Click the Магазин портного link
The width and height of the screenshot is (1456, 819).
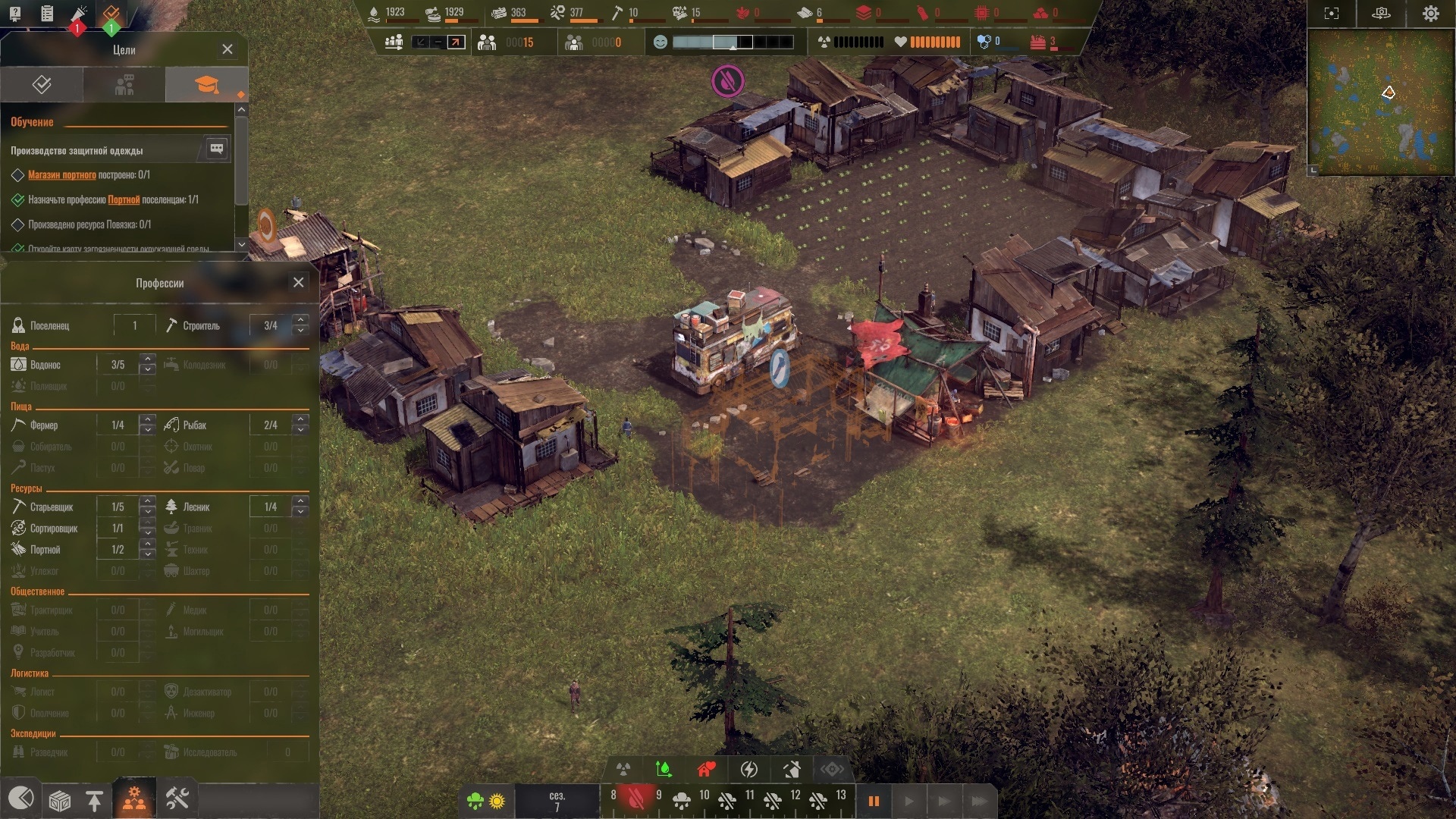pos(62,175)
